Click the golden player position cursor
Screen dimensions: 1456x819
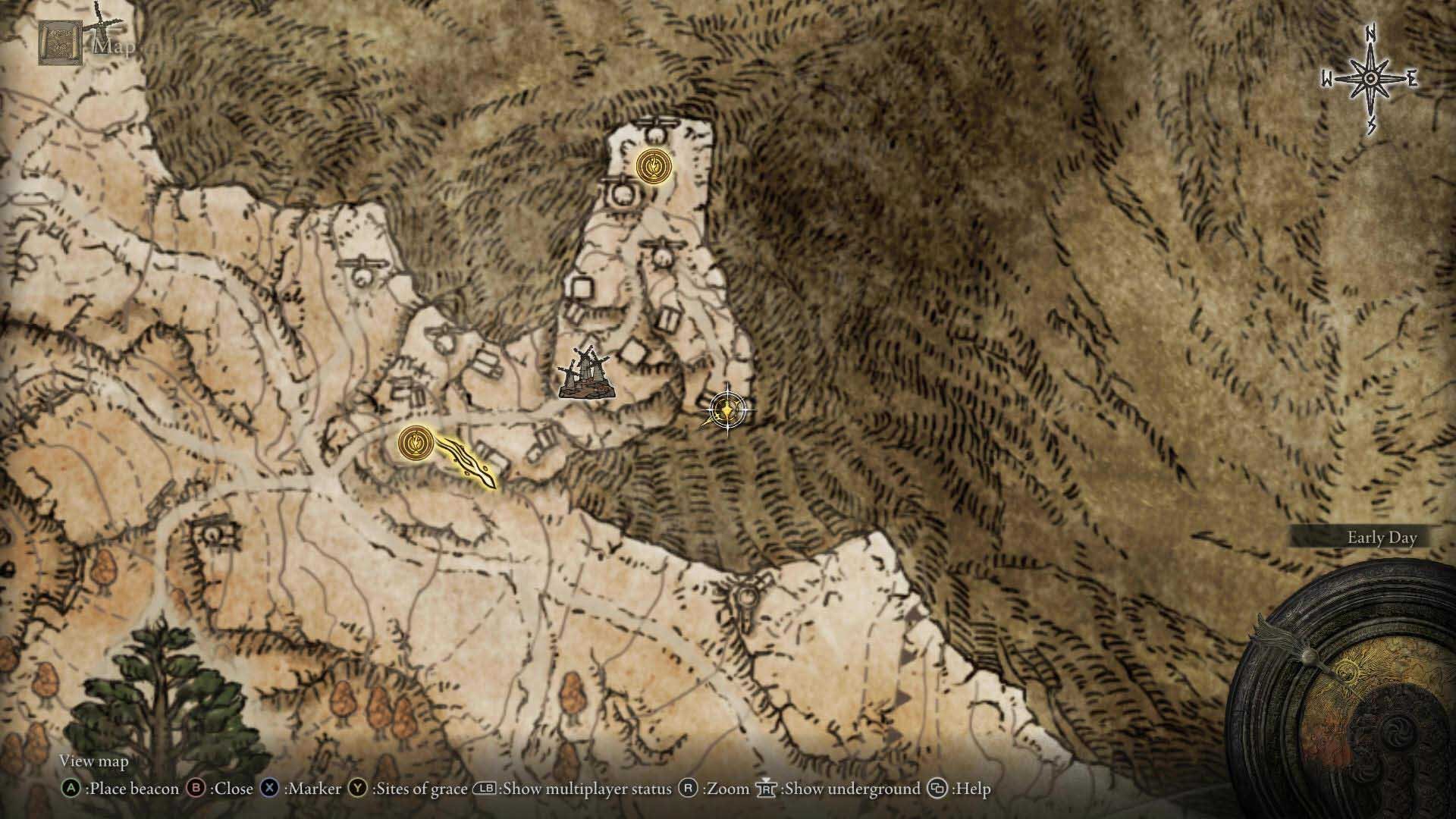pos(726,411)
